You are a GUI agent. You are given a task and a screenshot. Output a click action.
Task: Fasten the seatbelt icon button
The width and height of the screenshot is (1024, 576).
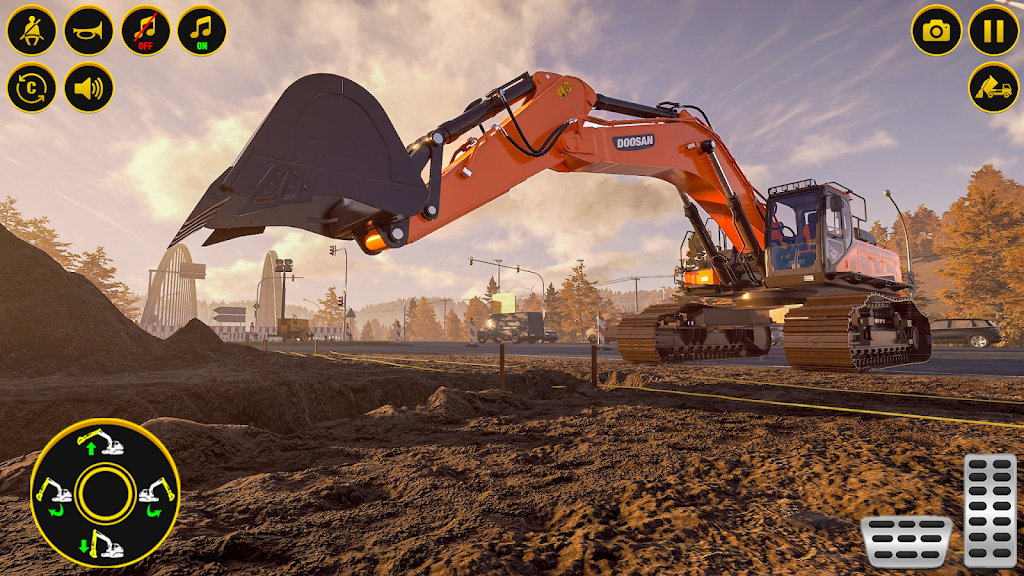point(32,30)
